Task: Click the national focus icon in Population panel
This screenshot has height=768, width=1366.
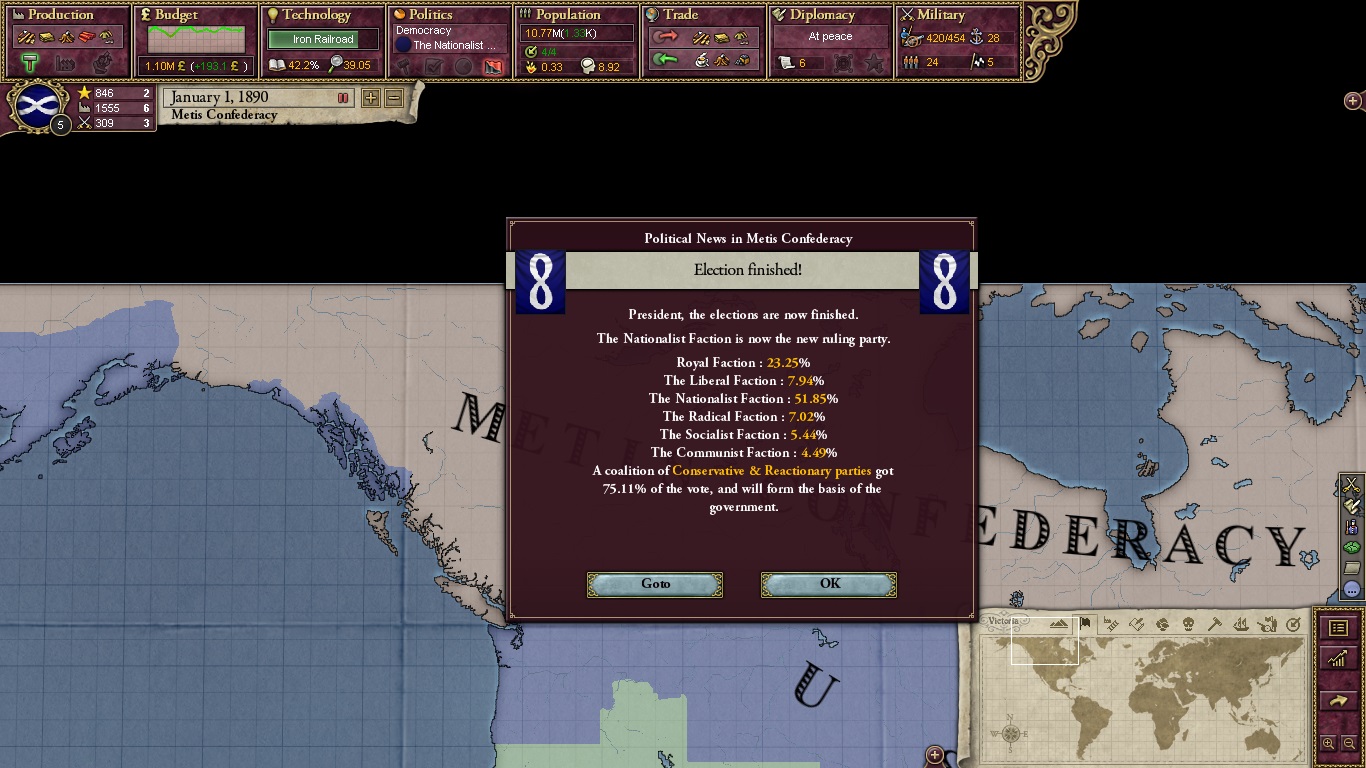Action: (x=531, y=52)
